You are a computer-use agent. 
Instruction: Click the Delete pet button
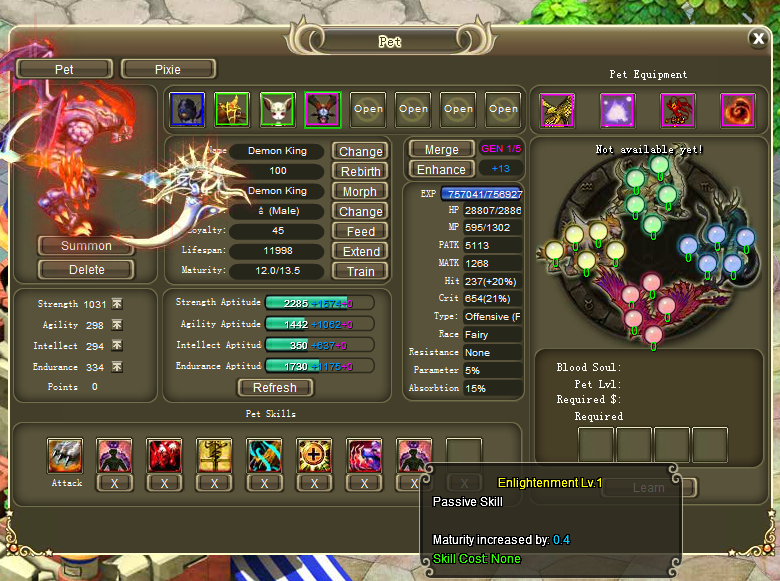(x=86, y=269)
